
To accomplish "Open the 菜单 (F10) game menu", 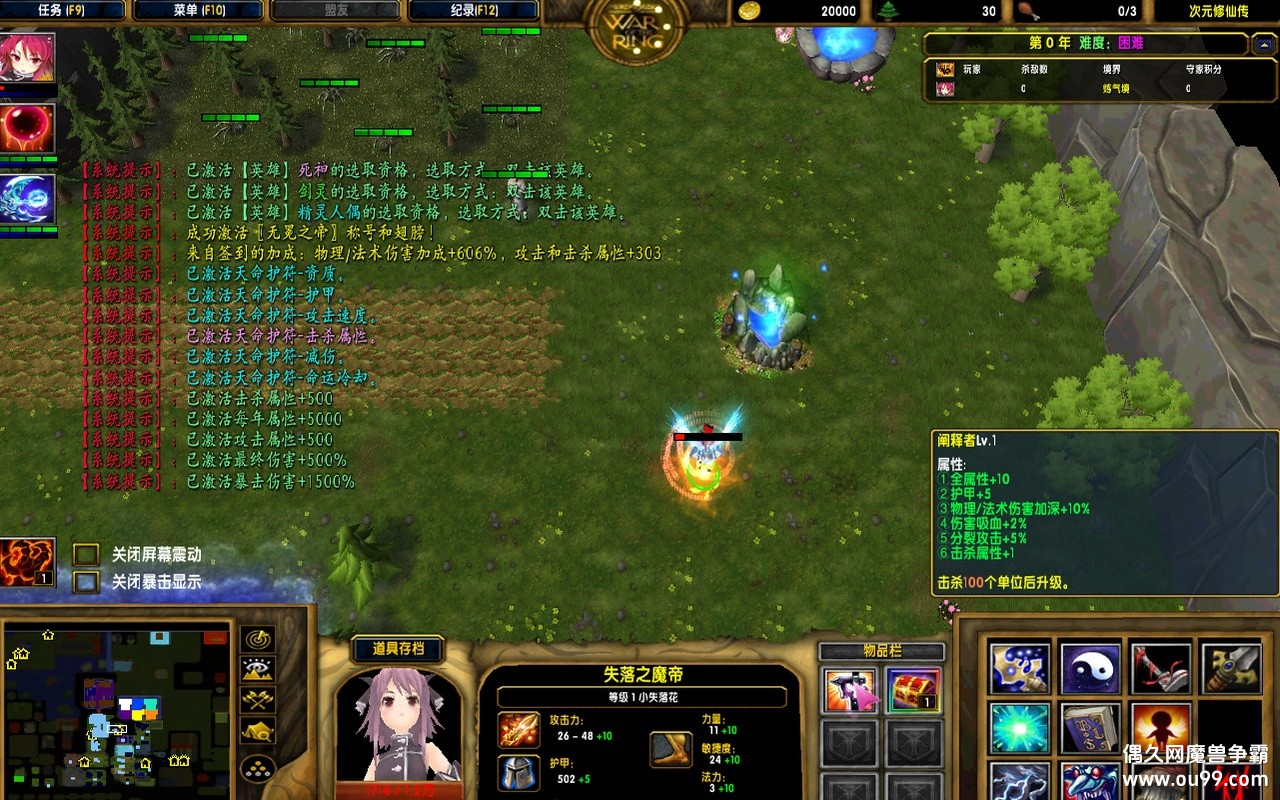I will [198, 11].
